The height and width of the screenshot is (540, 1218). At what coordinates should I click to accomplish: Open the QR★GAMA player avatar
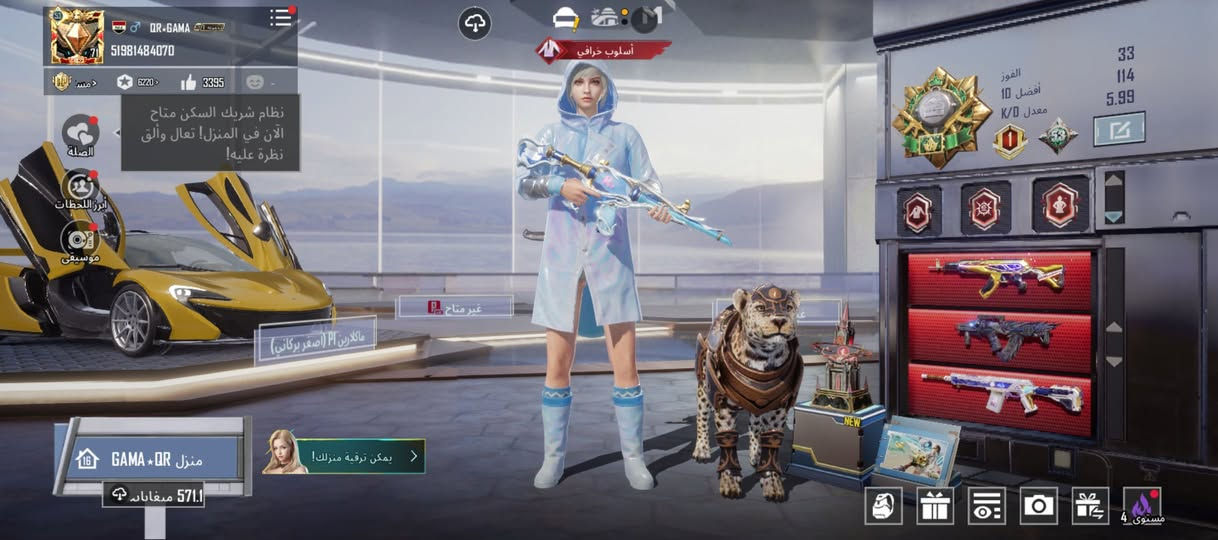77,37
